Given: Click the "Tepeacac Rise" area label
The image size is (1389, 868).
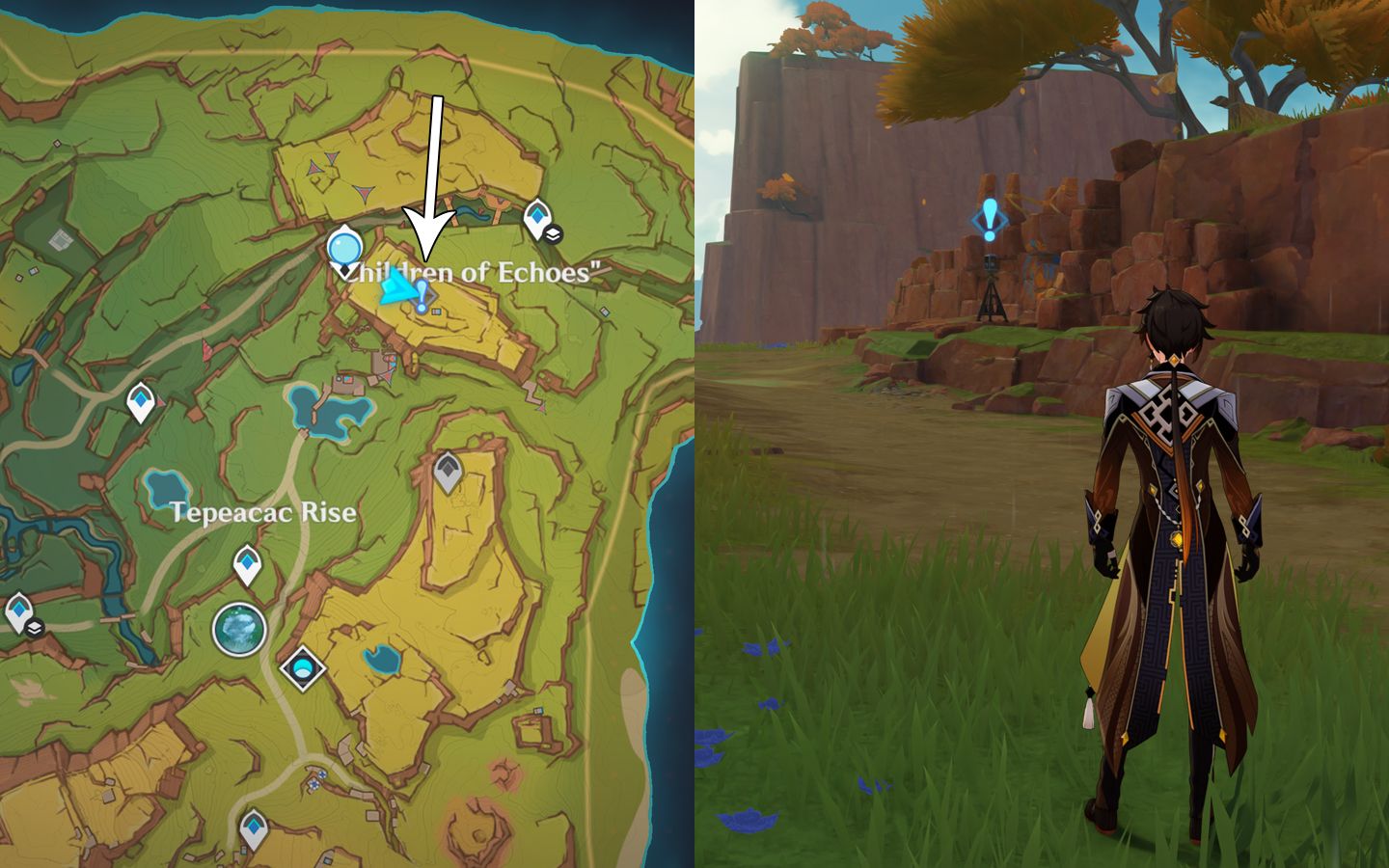Looking at the screenshot, I should pyautogui.click(x=262, y=513).
